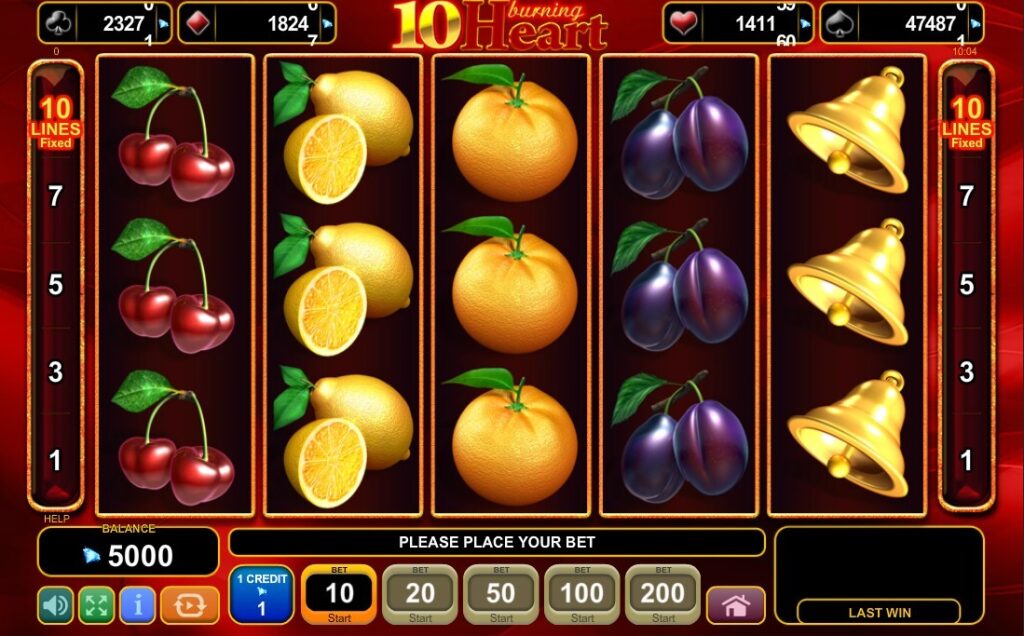Change the 1 Credit denomination value
This screenshot has width=1024, height=636.
coord(261,595)
